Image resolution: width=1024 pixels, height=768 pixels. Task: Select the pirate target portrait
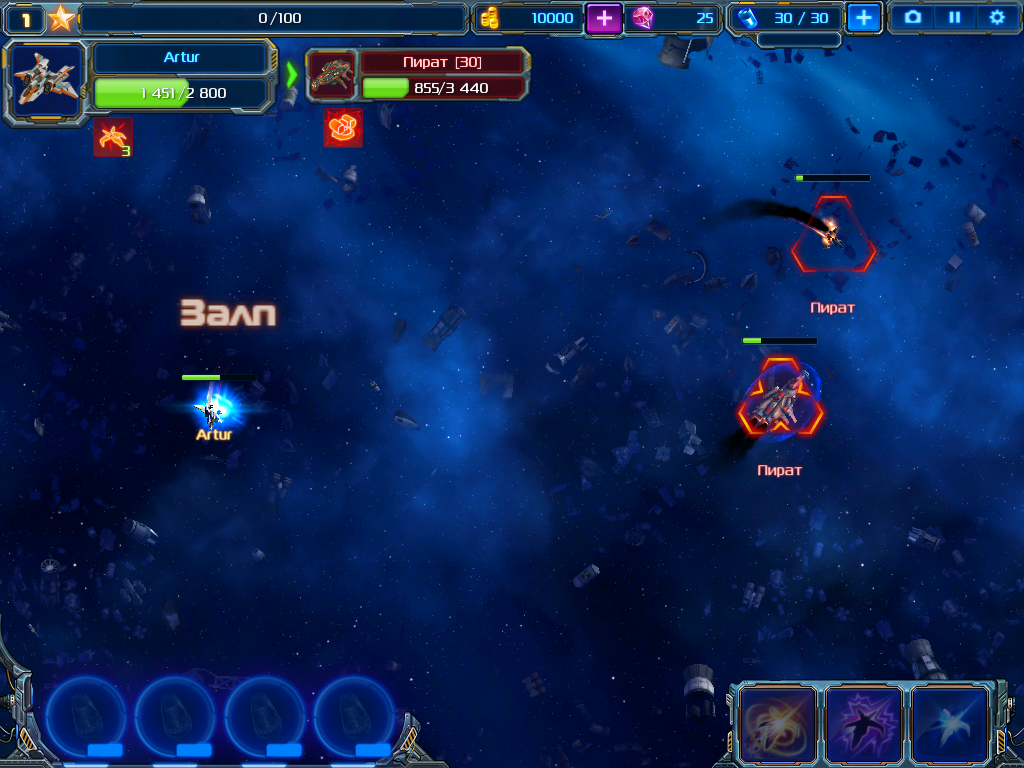(332, 76)
